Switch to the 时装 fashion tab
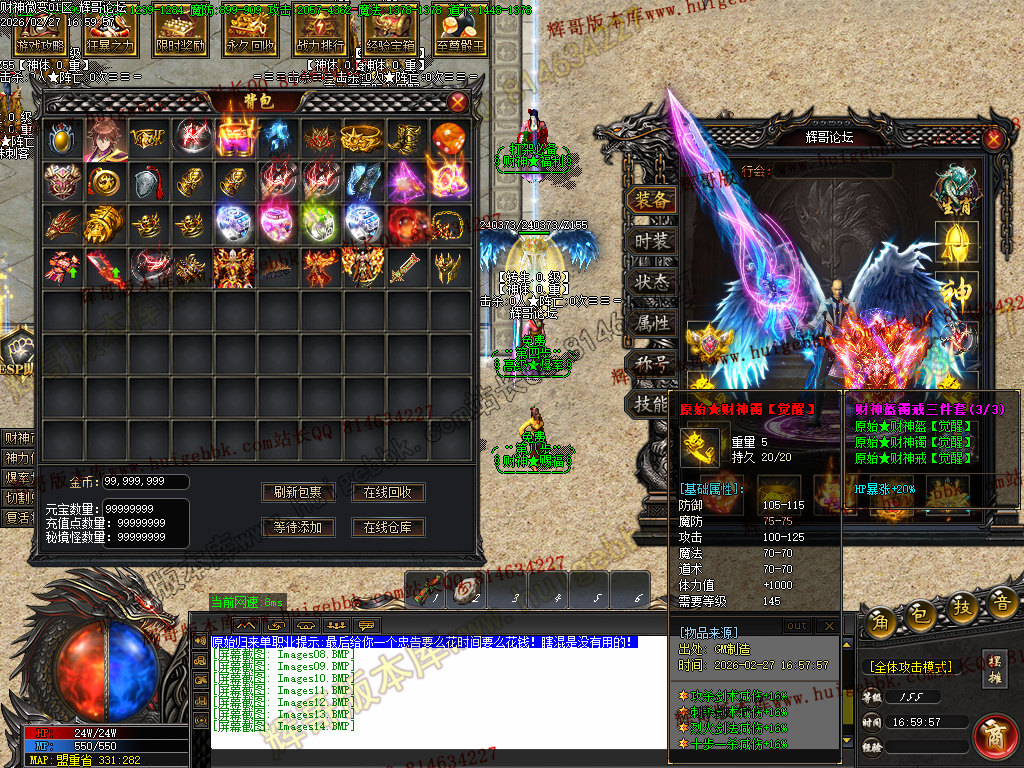This screenshot has width=1024, height=768. [651, 241]
